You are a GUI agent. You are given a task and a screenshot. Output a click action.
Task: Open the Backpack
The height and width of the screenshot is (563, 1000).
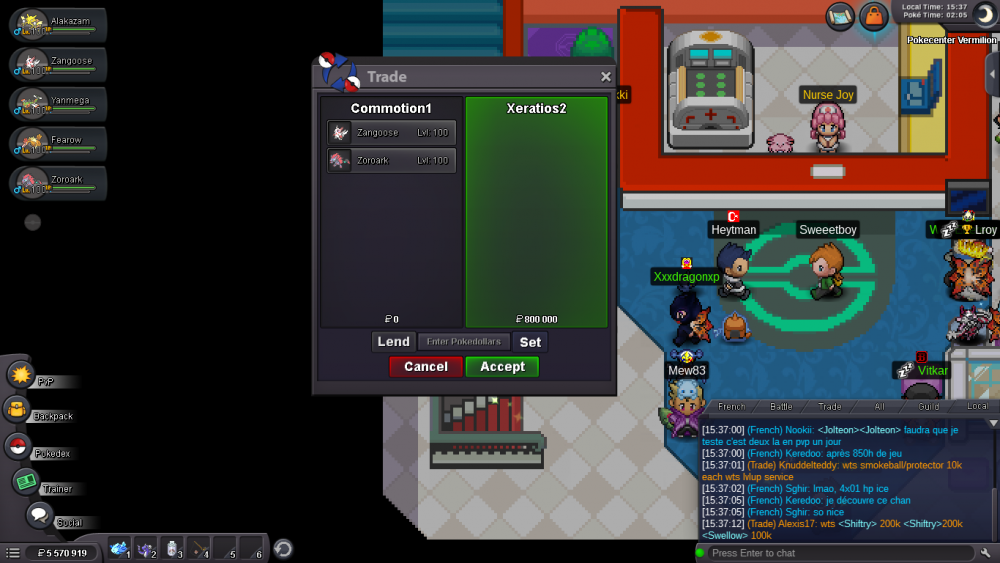tap(17, 410)
